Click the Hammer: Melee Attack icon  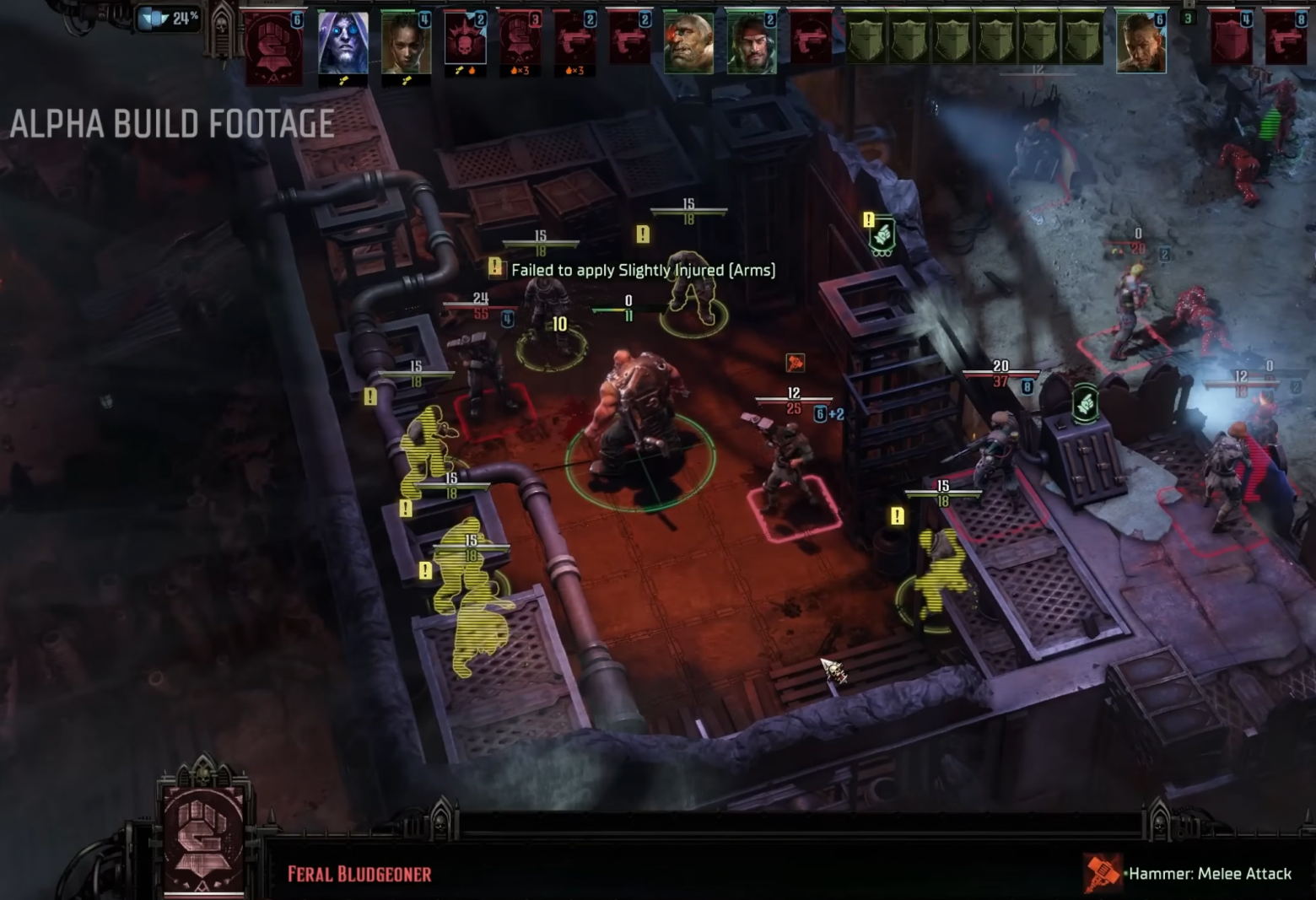point(1103,874)
